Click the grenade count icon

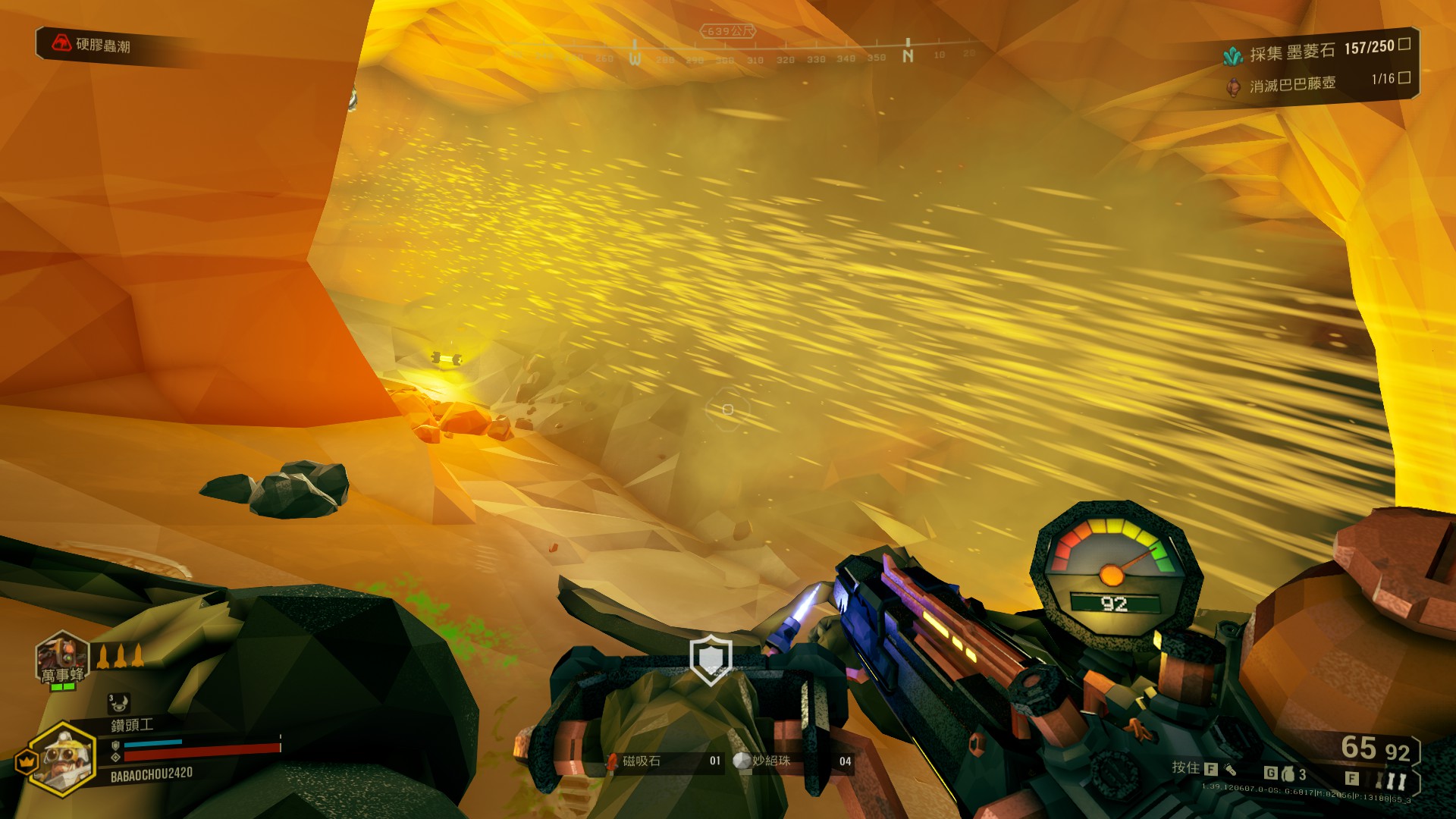pos(1288,774)
